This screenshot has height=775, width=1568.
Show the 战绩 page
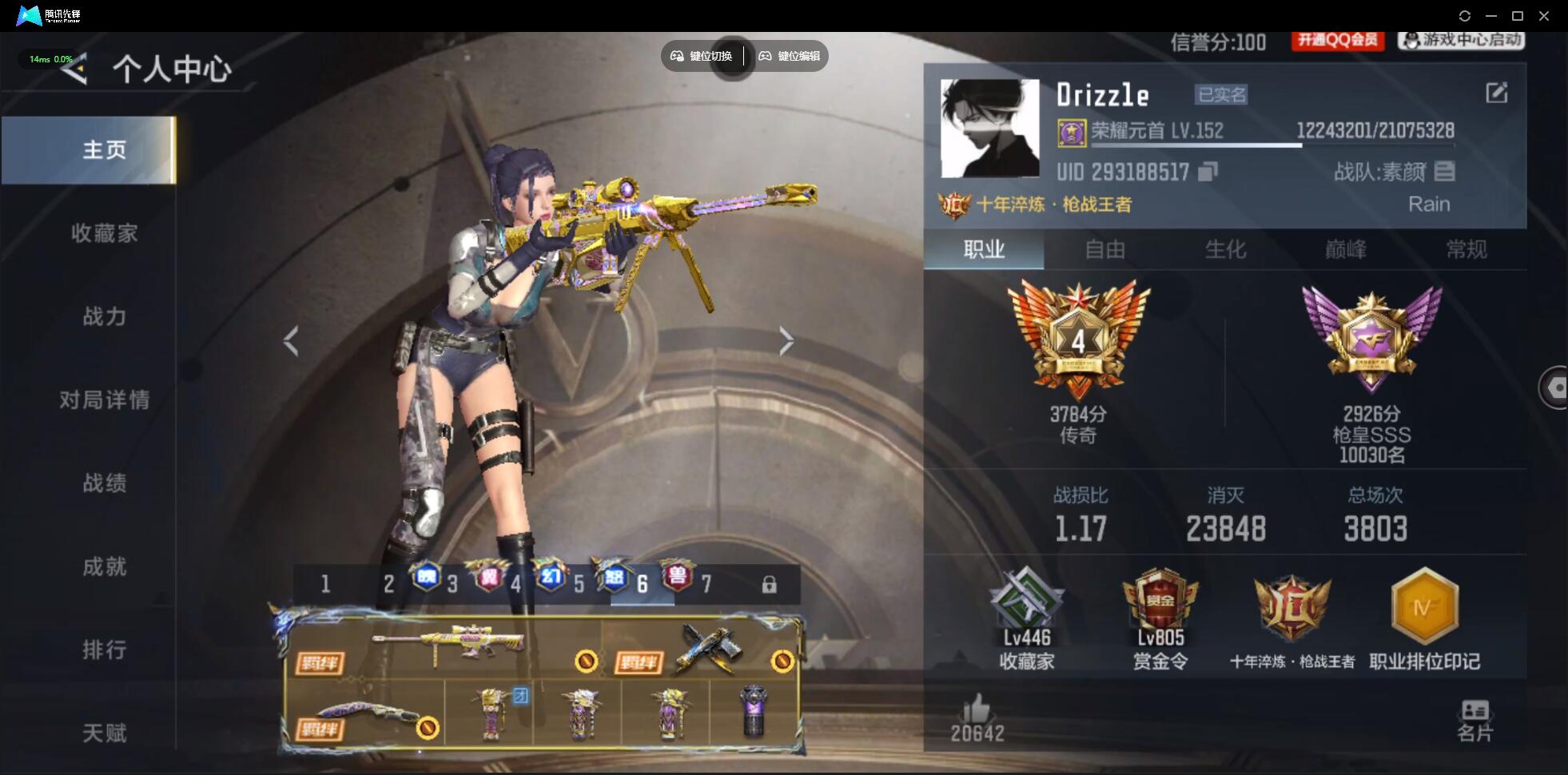click(x=104, y=483)
